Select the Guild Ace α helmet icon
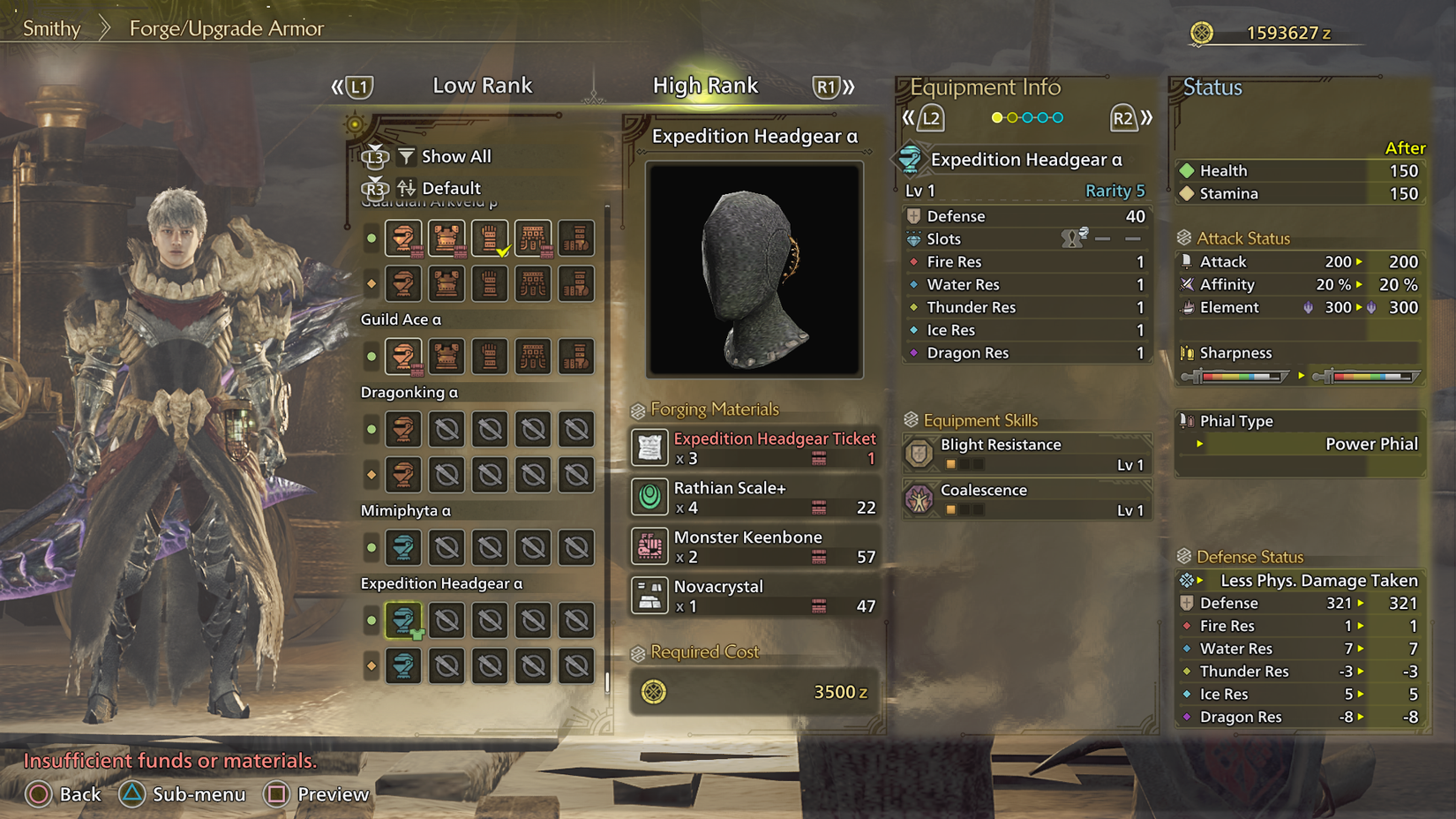 click(403, 356)
